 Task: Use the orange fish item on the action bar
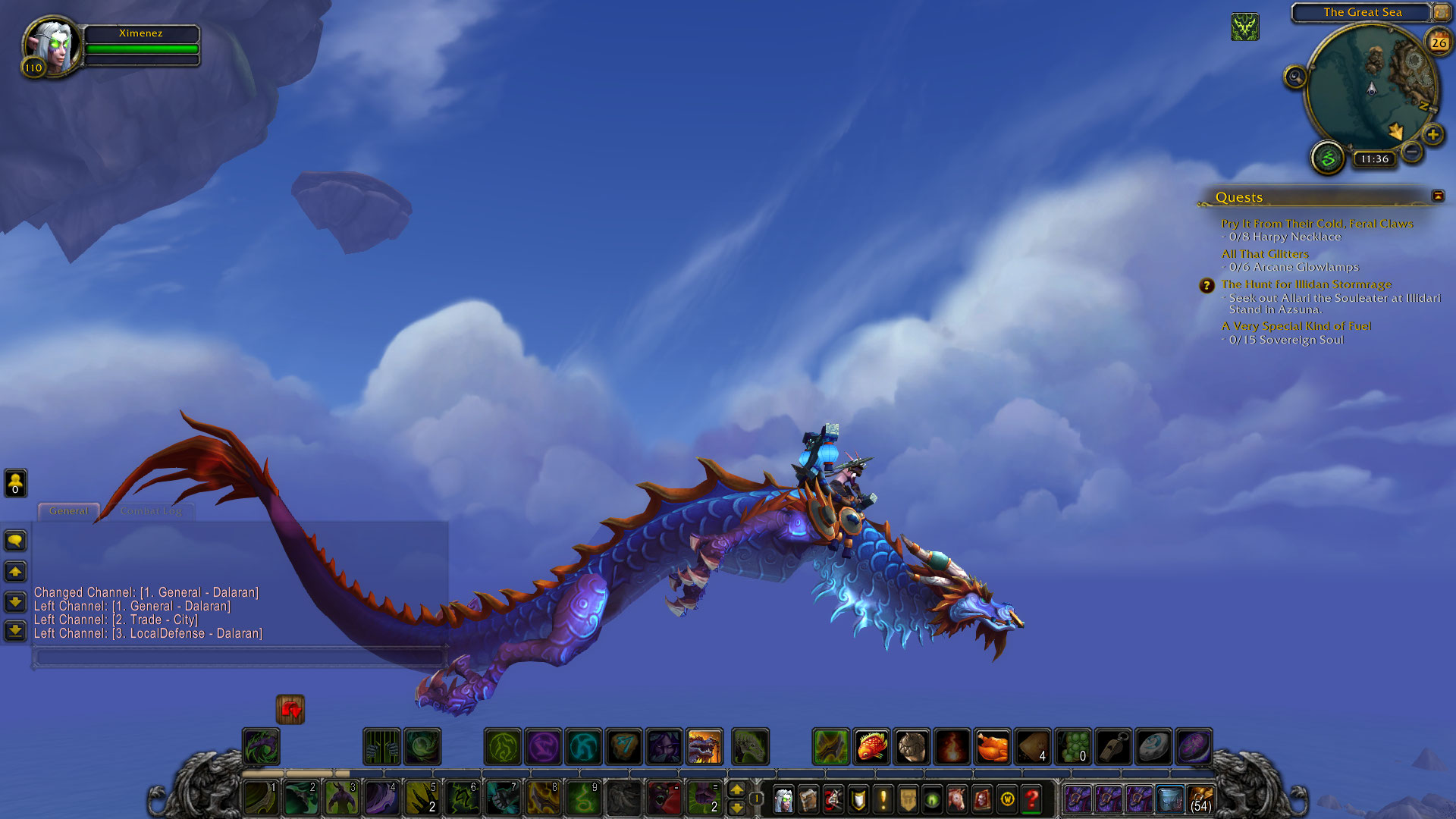[871, 747]
